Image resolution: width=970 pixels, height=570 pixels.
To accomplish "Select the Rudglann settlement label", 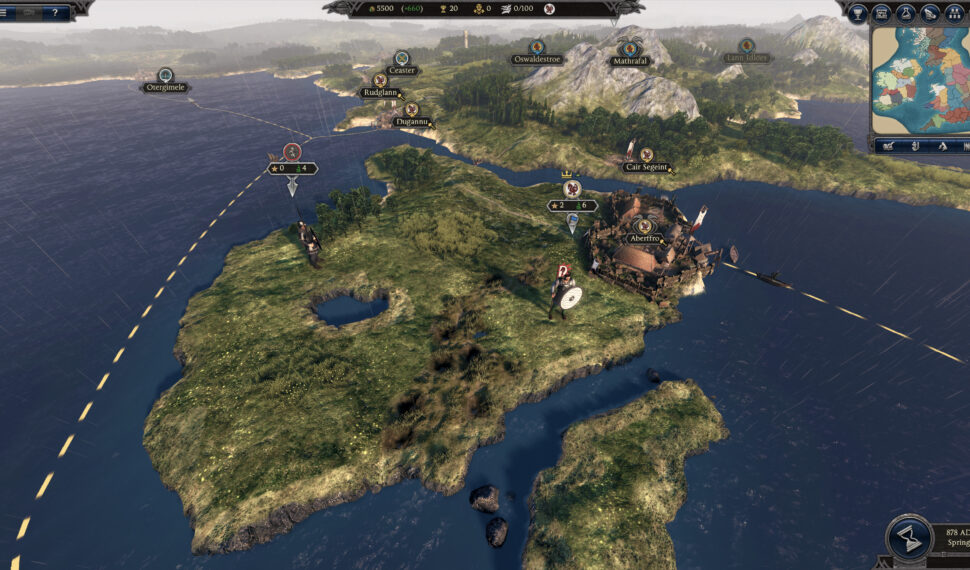I will [x=380, y=93].
